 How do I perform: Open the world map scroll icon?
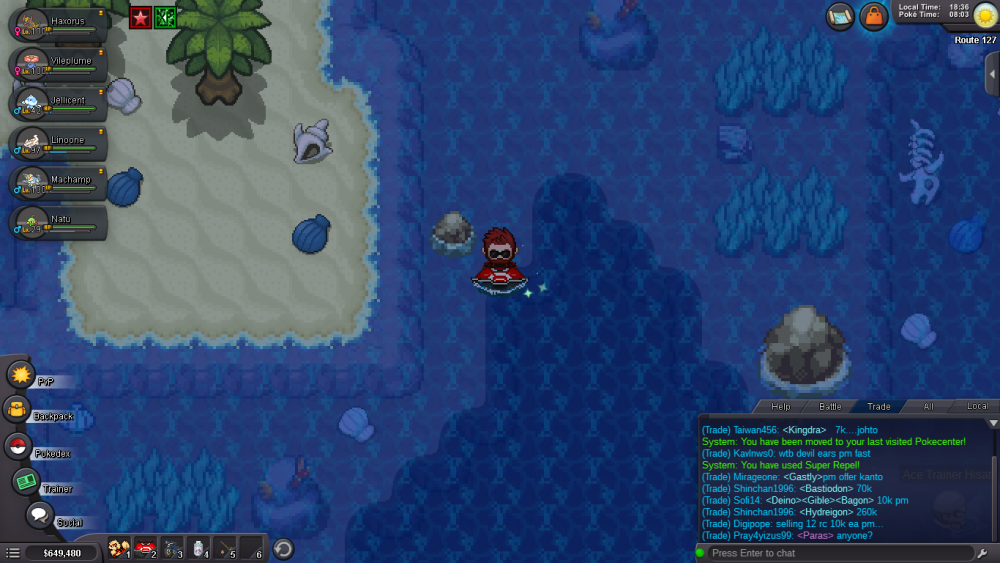pos(840,16)
